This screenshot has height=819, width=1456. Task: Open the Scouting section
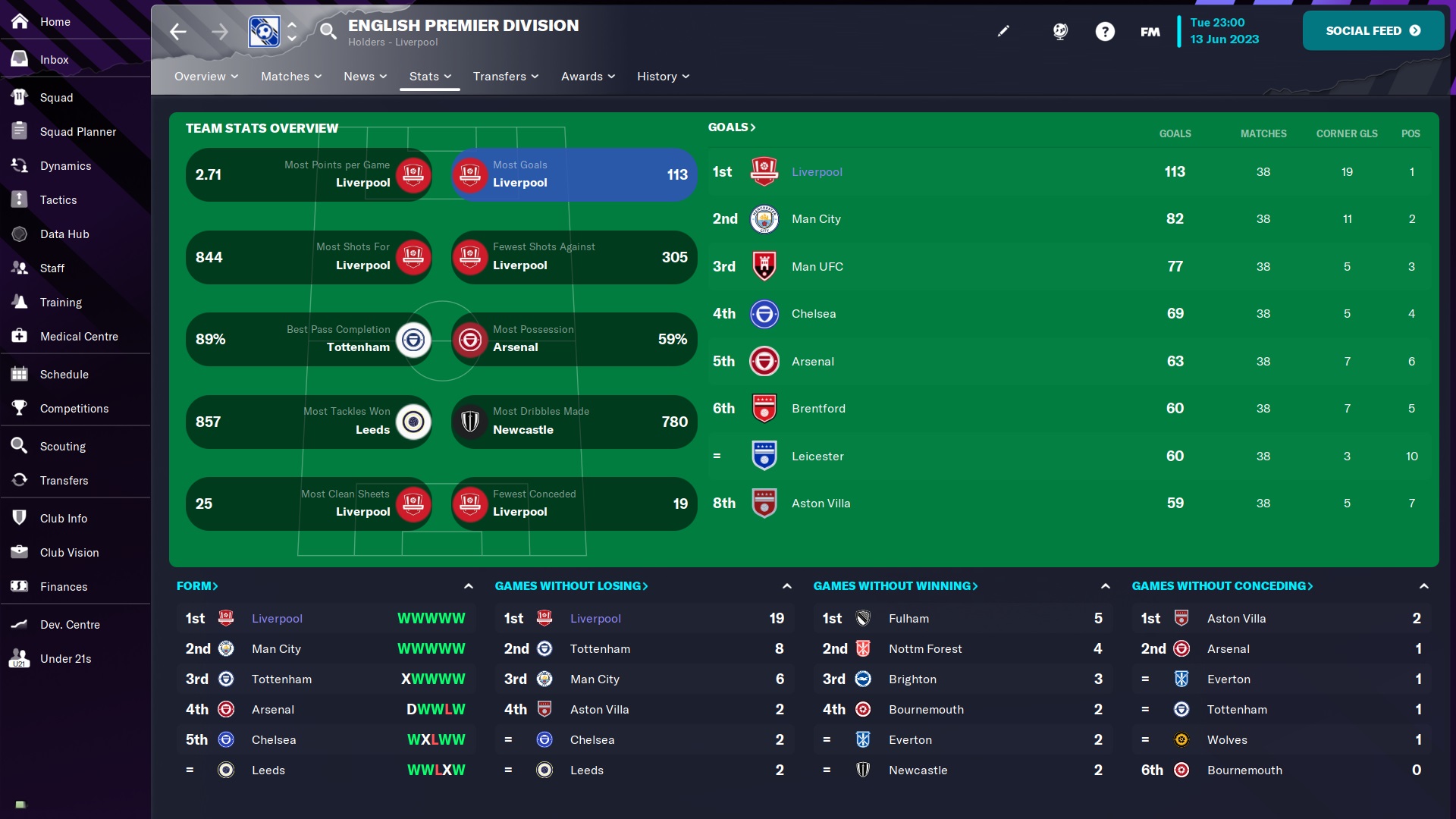point(62,447)
